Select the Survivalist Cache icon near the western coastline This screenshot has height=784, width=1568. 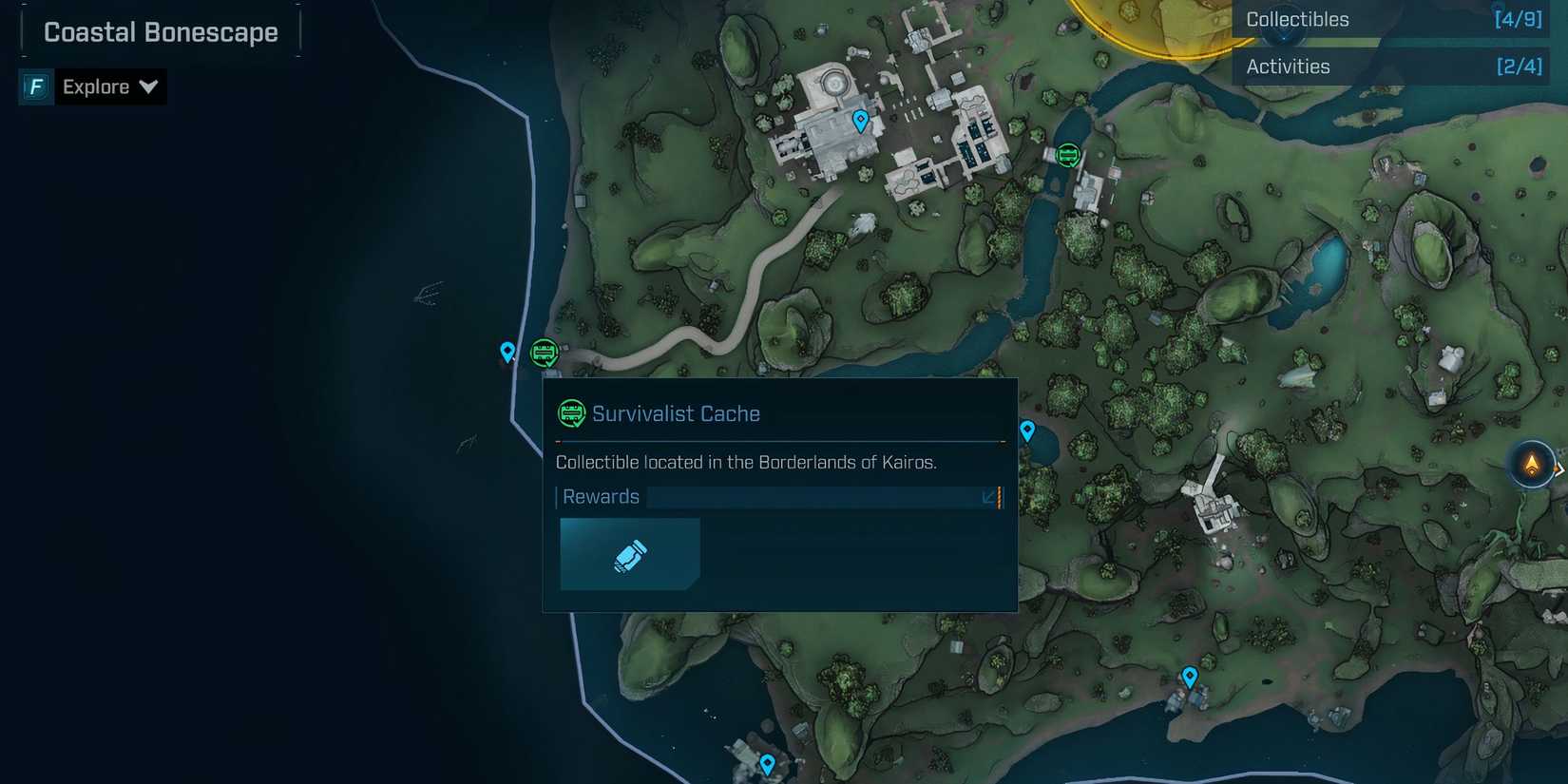pyautogui.click(x=544, y=353)
